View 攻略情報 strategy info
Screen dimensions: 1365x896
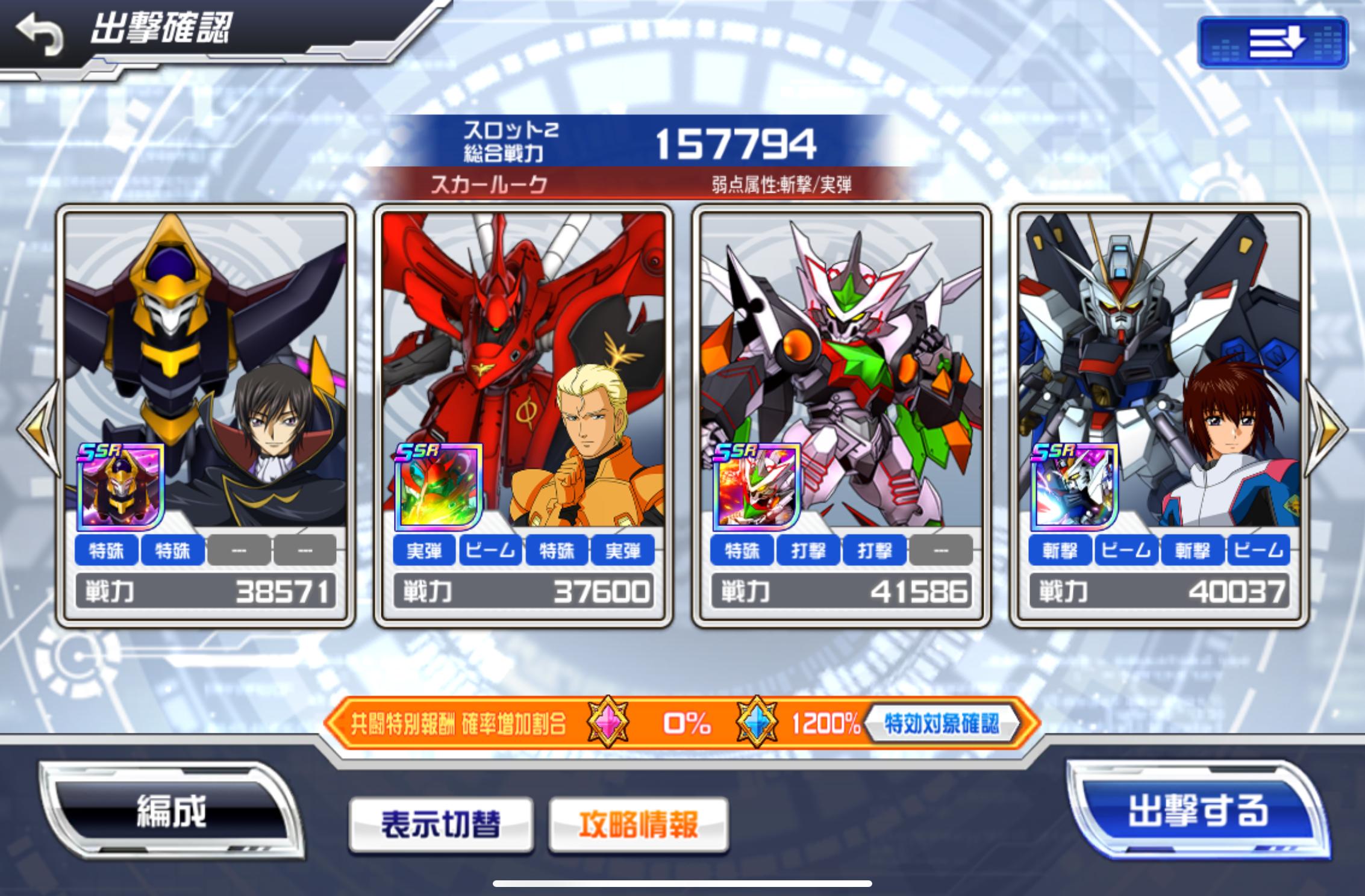coord(639,824)
